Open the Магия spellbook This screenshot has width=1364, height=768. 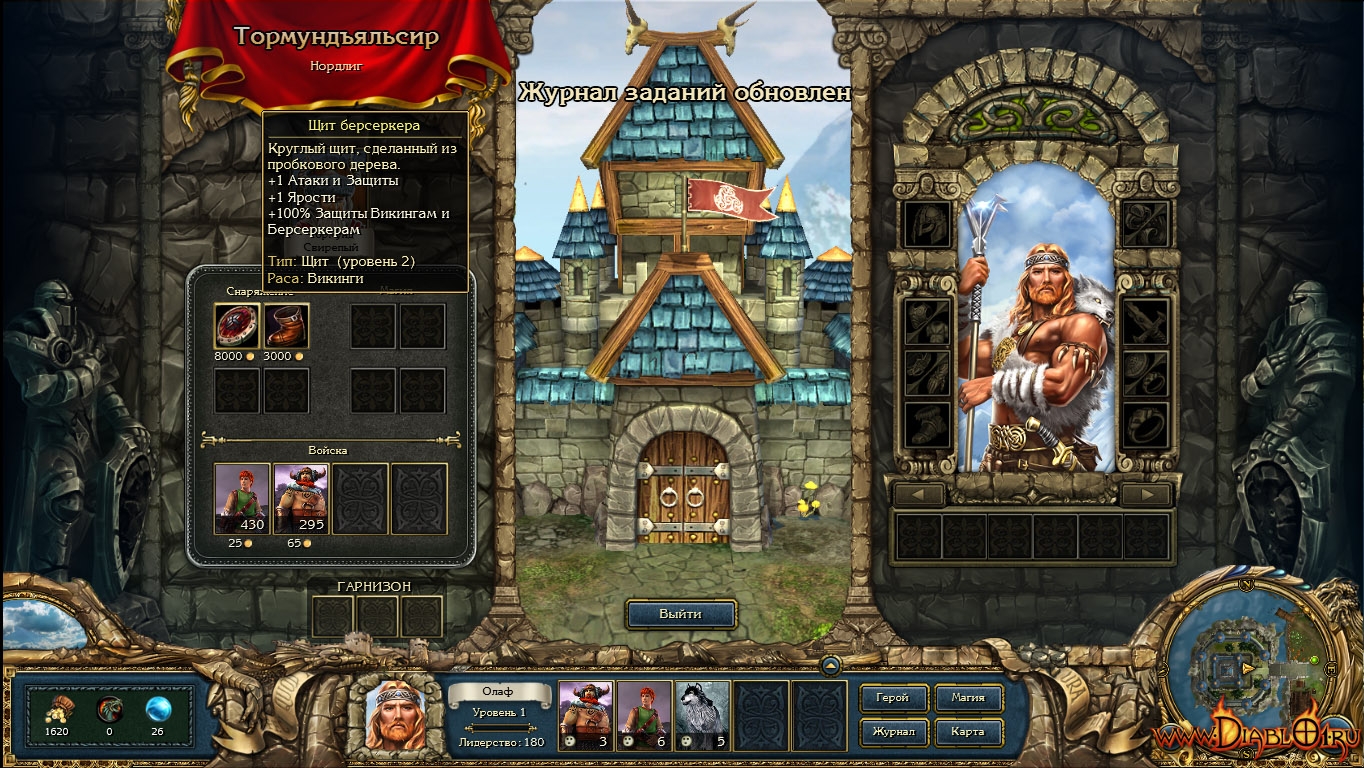pyautogui.click(x=968, y=698)
